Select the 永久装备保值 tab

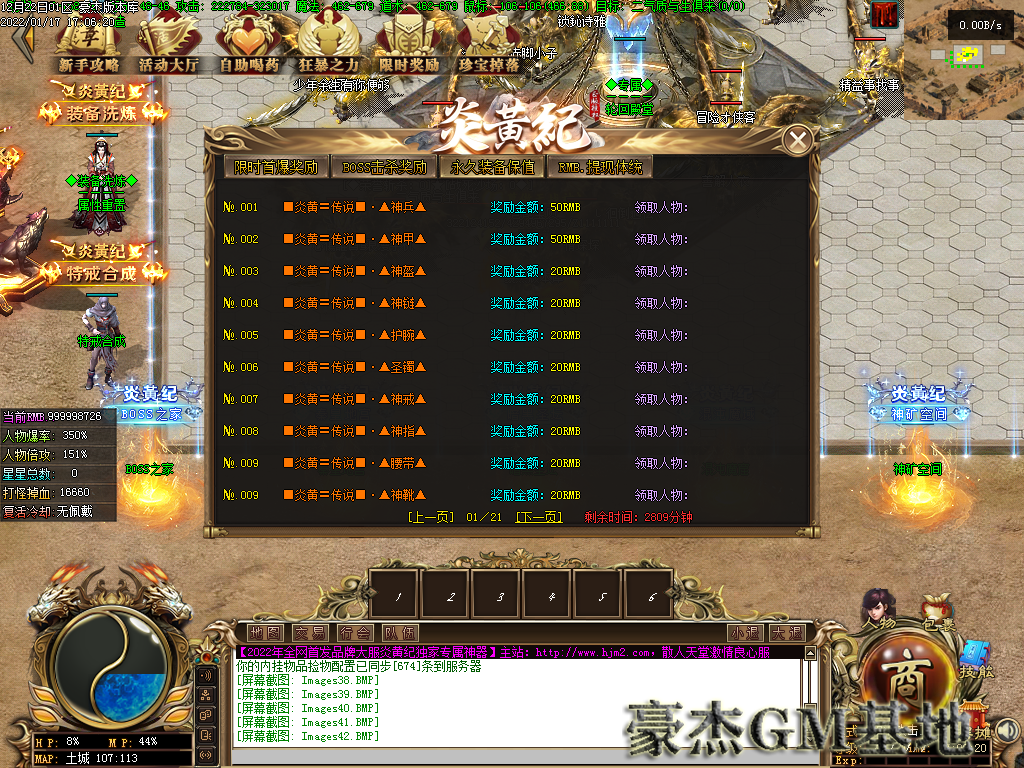(x=492, y=167)
